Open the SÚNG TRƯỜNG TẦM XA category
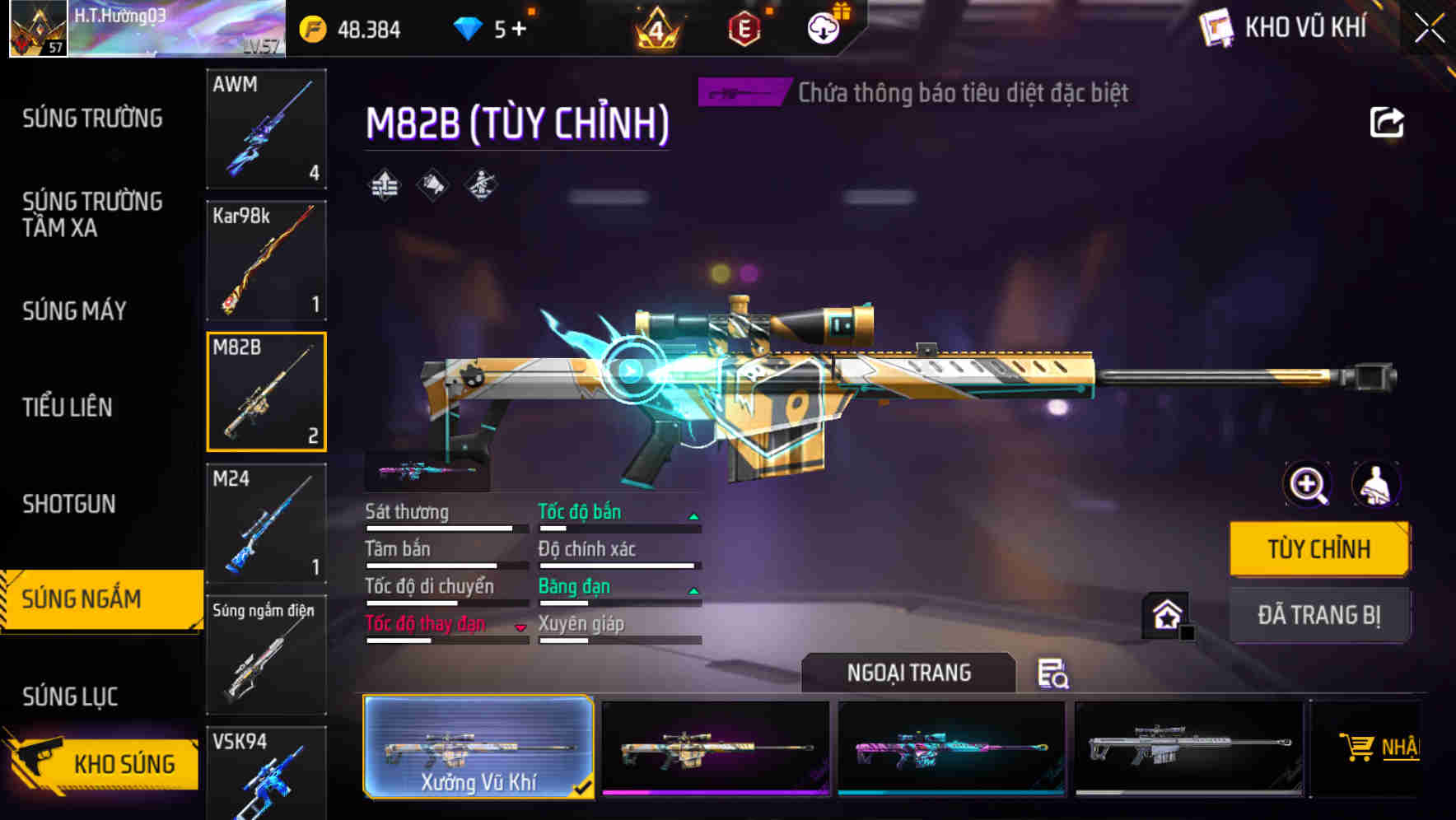This screenshot has width=1456, height=820. (92, 215)
